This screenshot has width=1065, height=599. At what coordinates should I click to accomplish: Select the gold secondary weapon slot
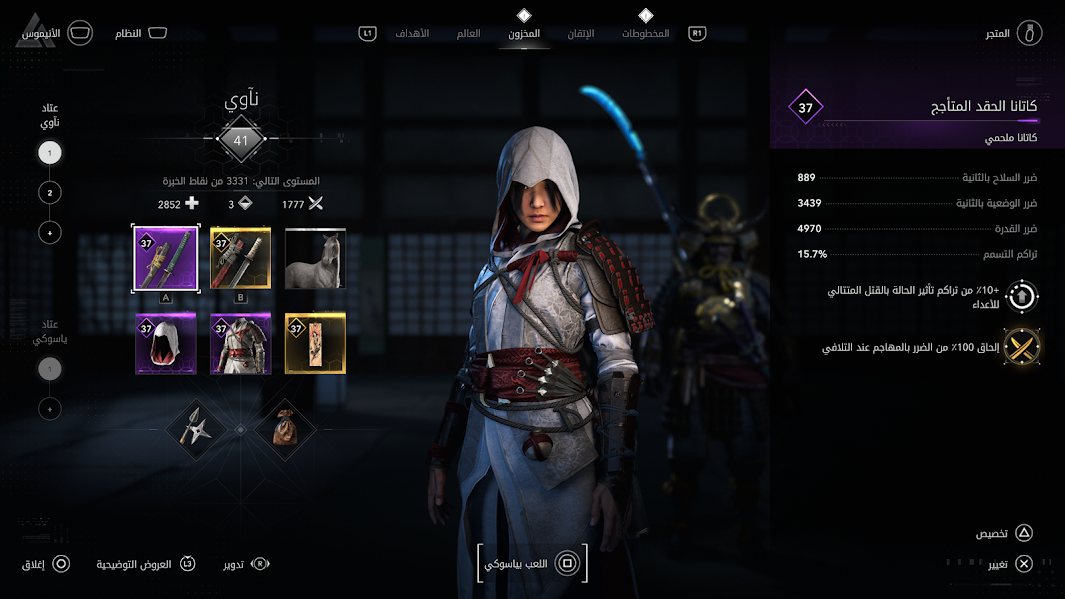(241, 258)
